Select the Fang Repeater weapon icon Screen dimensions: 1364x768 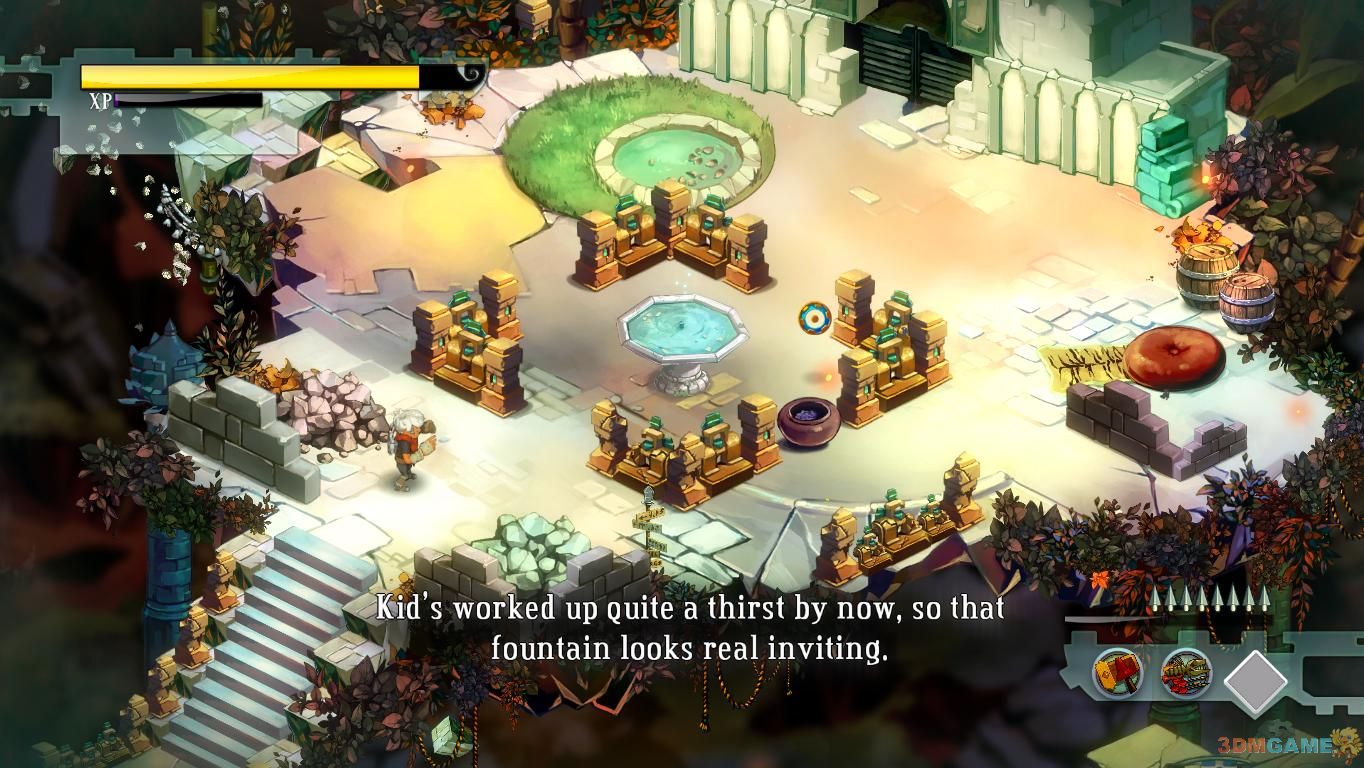click(1186, 672)
